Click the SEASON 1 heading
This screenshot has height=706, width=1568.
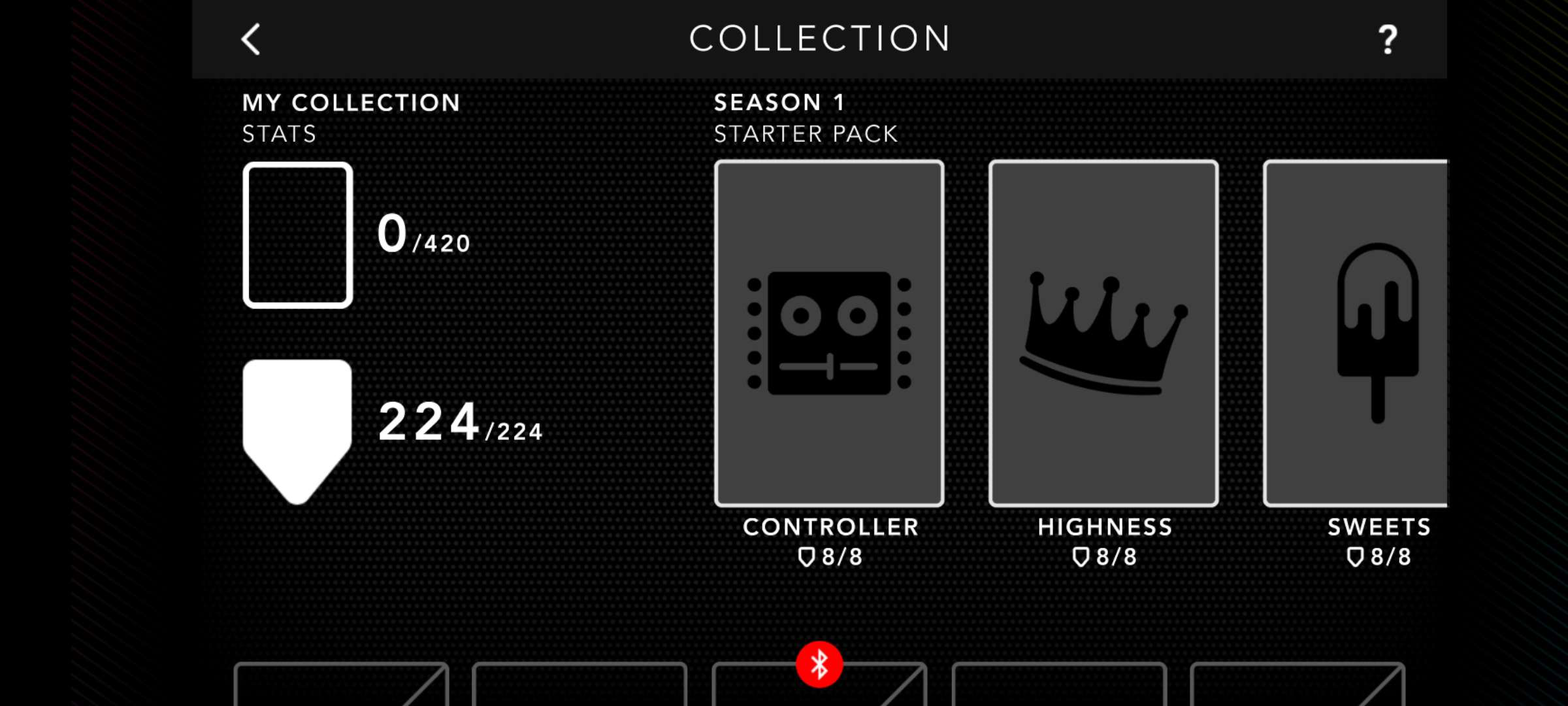tap(778, 103)
